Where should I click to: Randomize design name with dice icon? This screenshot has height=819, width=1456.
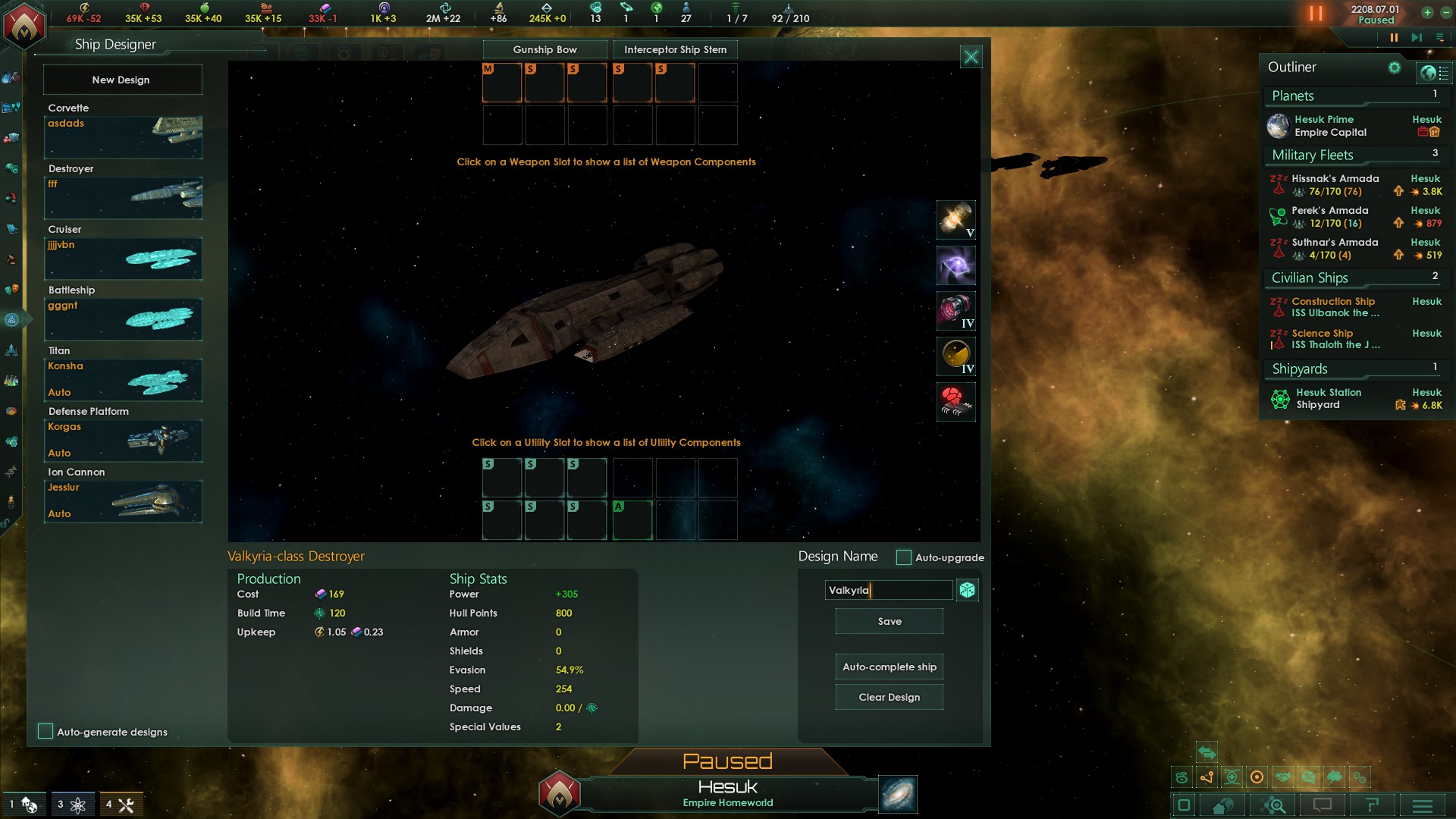pyautogui.click(x=967, y=590)
